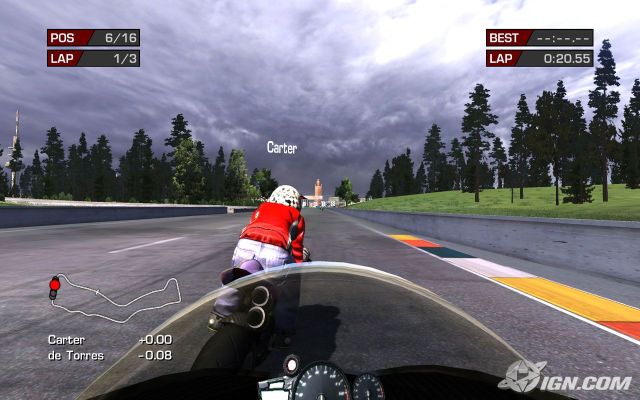The width and height of the screenshot is (640, 400).
Task: Click the IGN.com watermark logo
Action: (x=565, y=378)
